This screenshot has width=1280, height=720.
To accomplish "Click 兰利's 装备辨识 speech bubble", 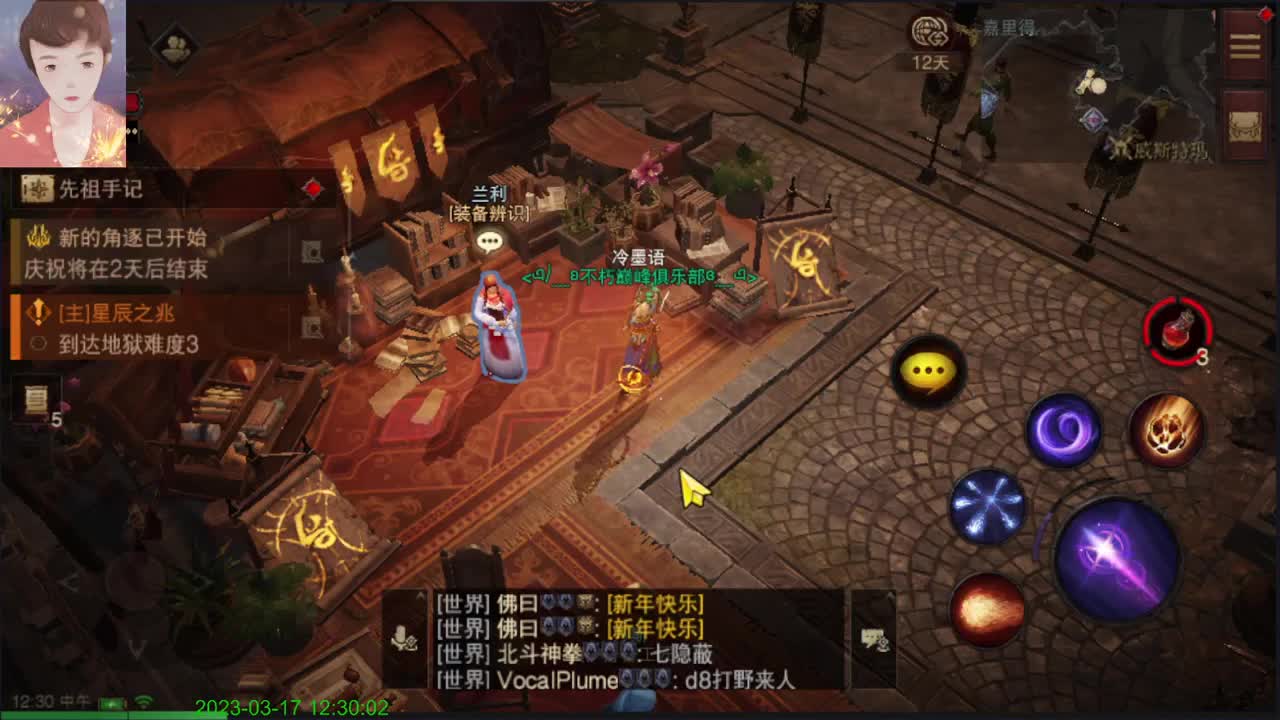I will coord(489,239).
